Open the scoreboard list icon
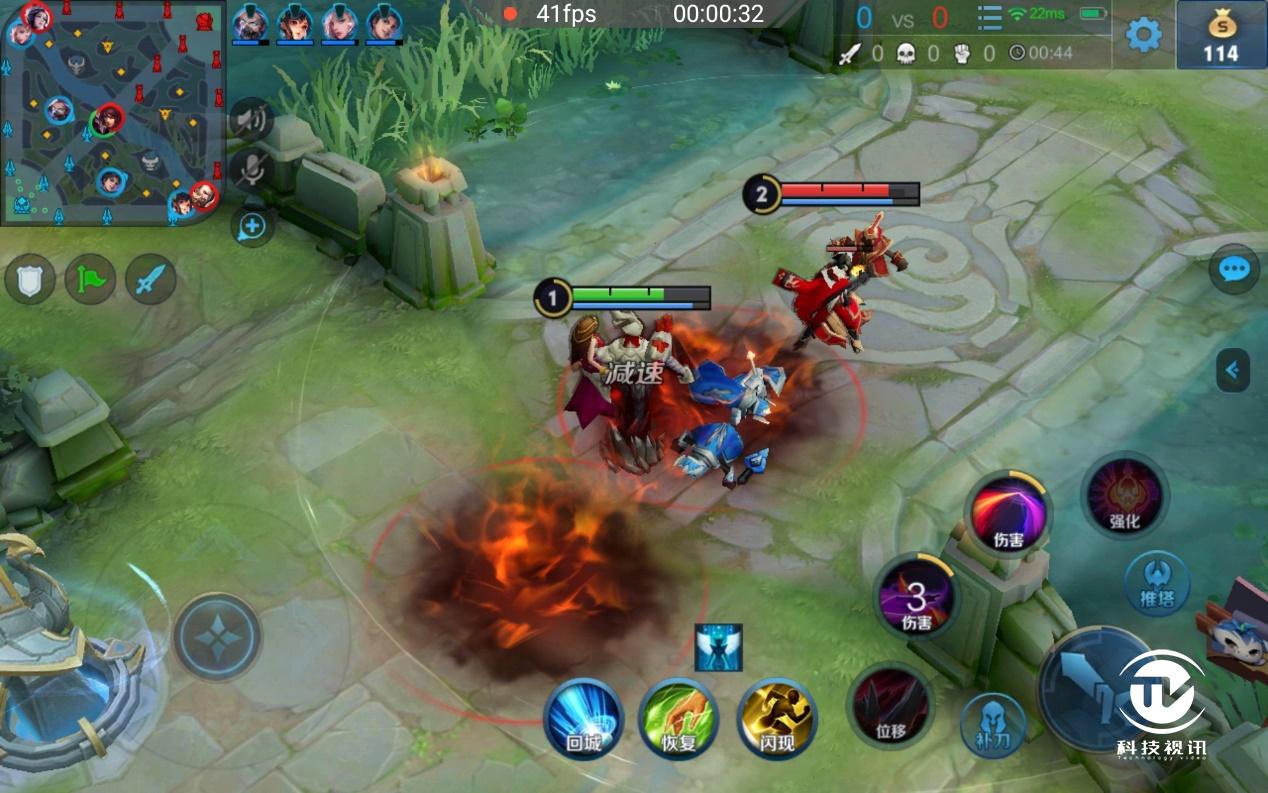Screen dimensions: 1268x793 coord(989,18)
